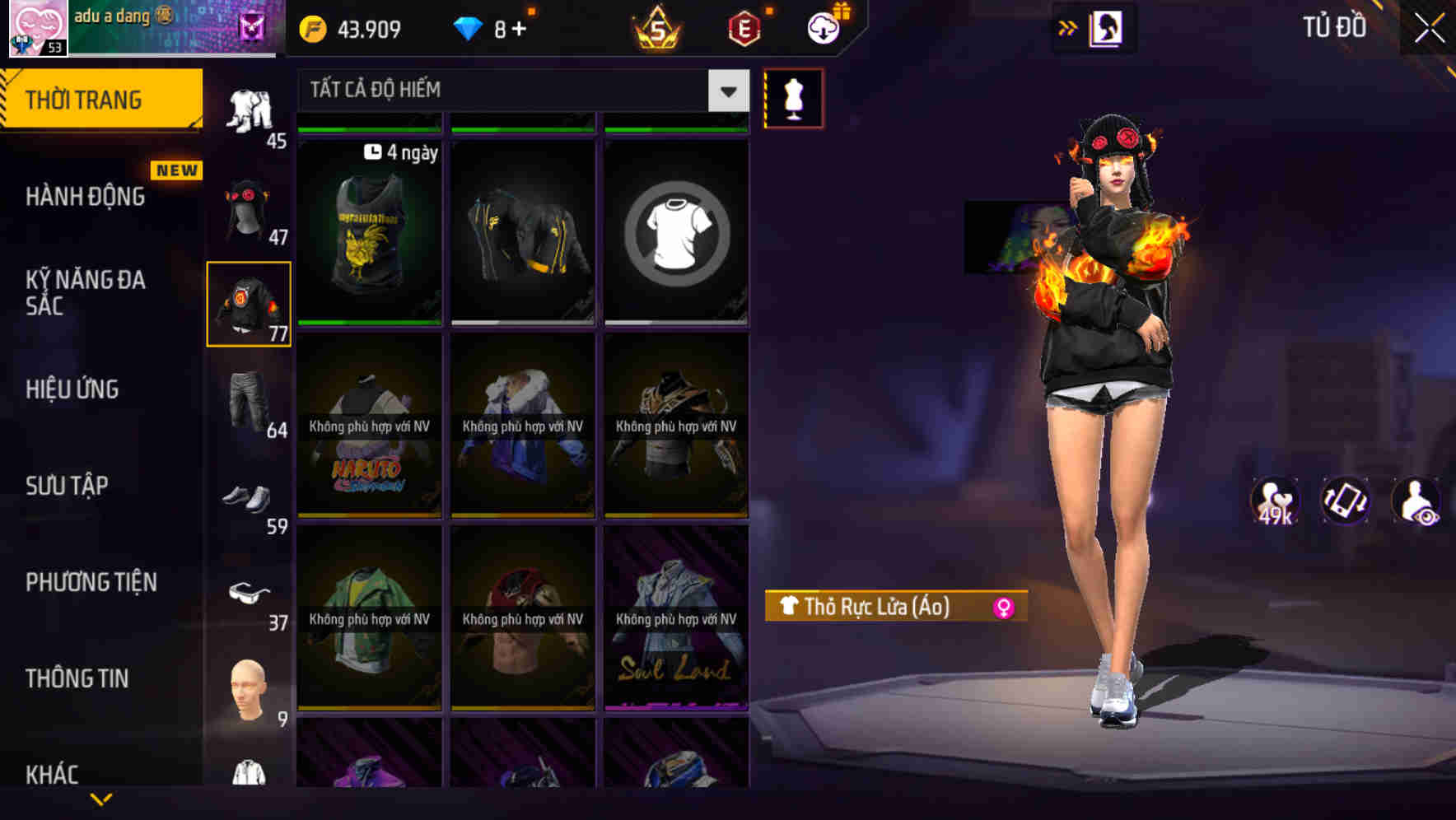Switch to the HÀNH ĐỘNG tab
Screen dimensions: 1456x820
pos(86,196)
